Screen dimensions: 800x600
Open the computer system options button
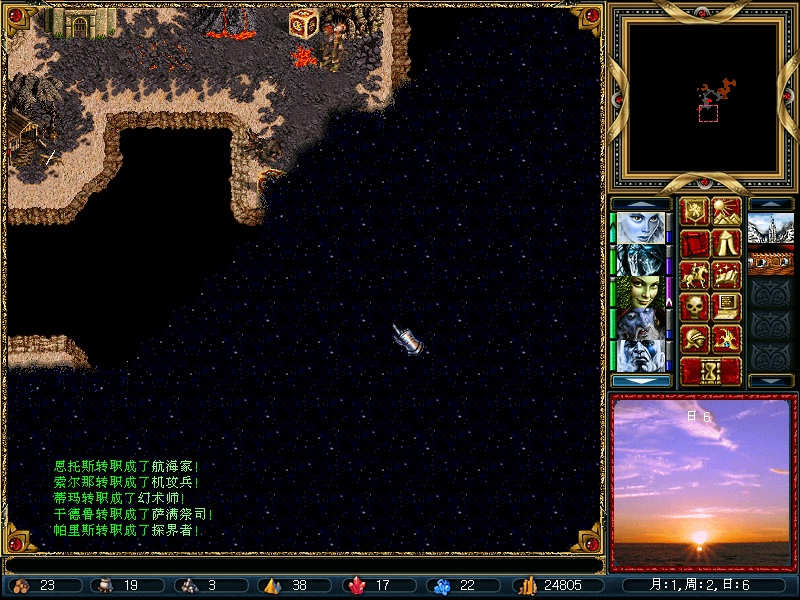(x=727, y=307)
